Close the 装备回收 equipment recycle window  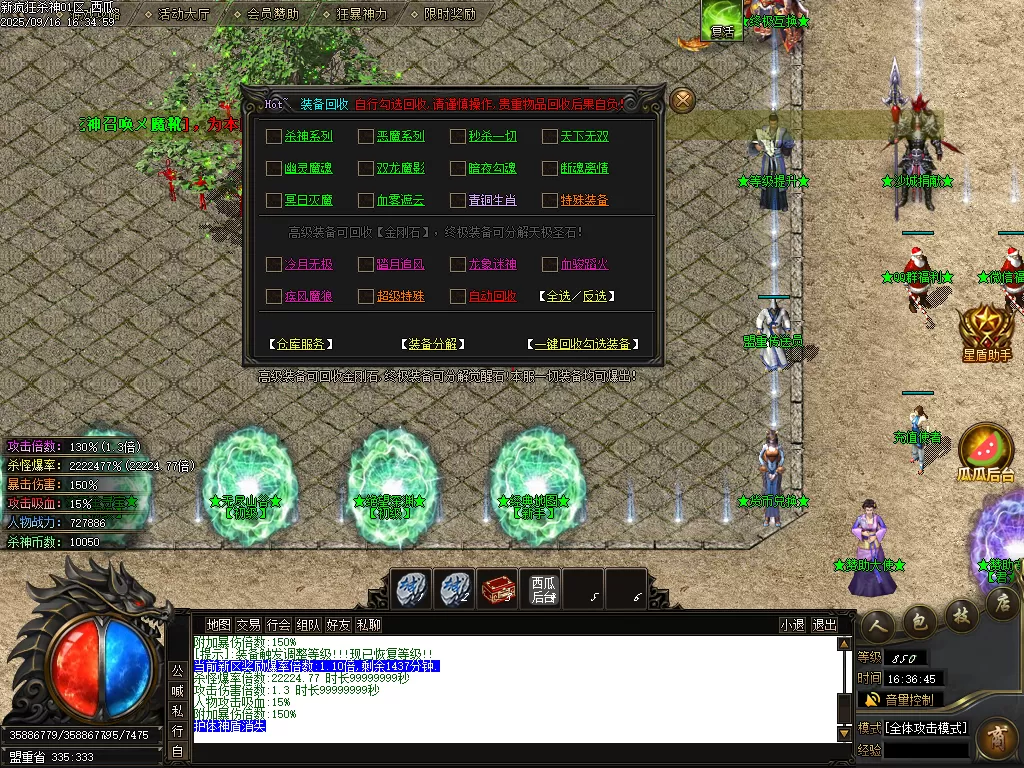tap(682, 100)
